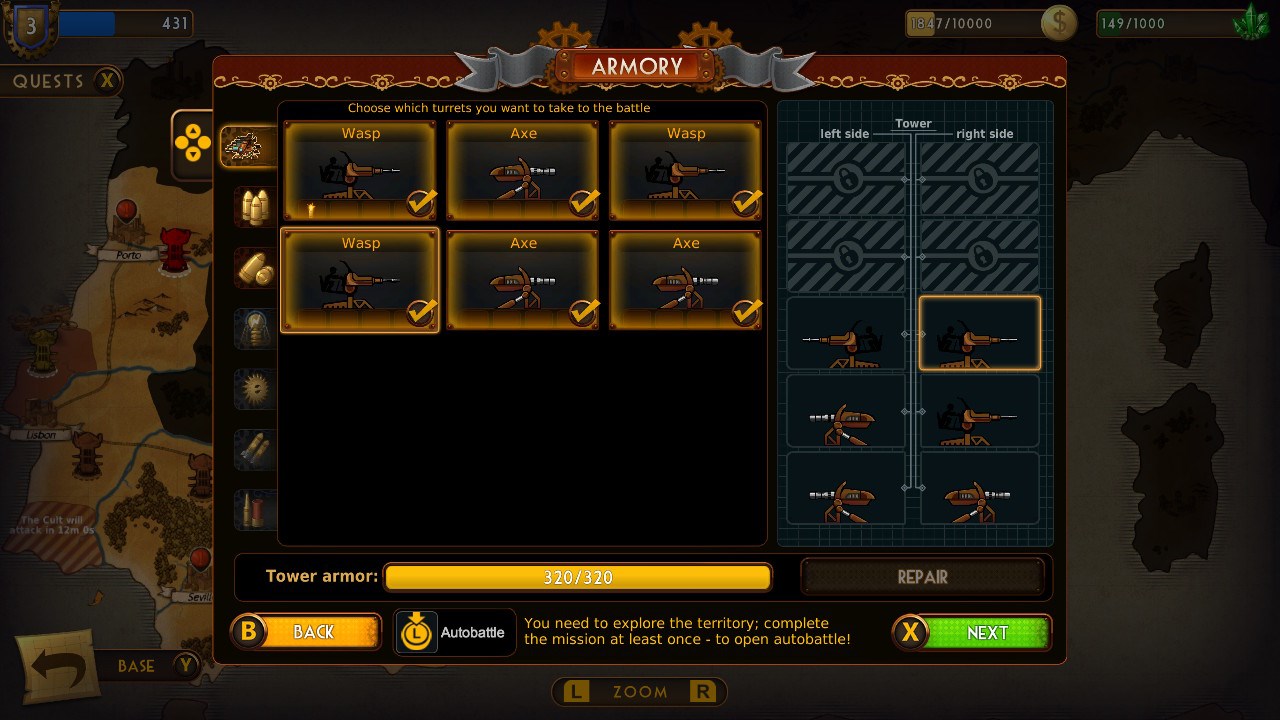
Task: Click the Repair tower armor button
Action: pos(922,577)
